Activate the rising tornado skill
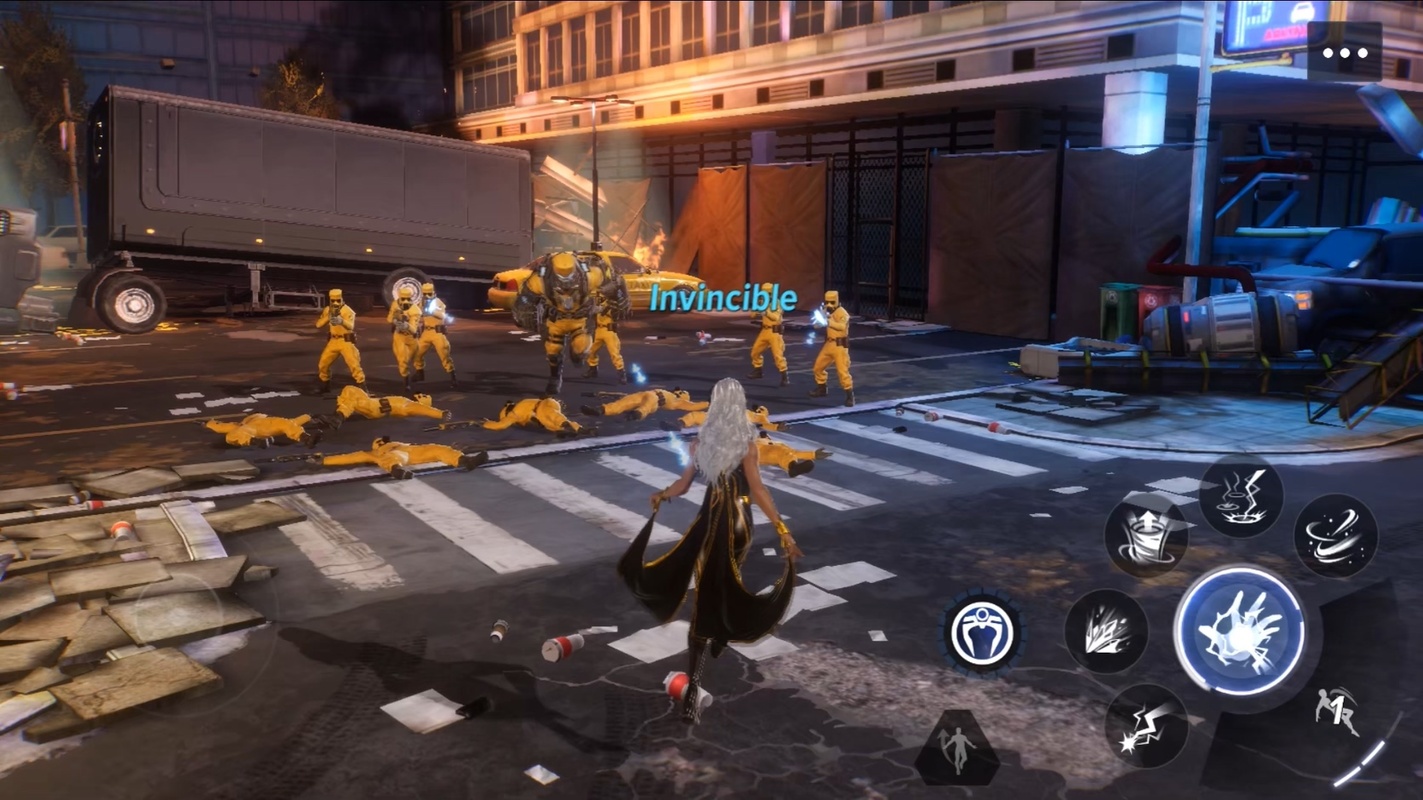The height and width of the screenshot is (800, 1423). click(x=1146, y=537)
